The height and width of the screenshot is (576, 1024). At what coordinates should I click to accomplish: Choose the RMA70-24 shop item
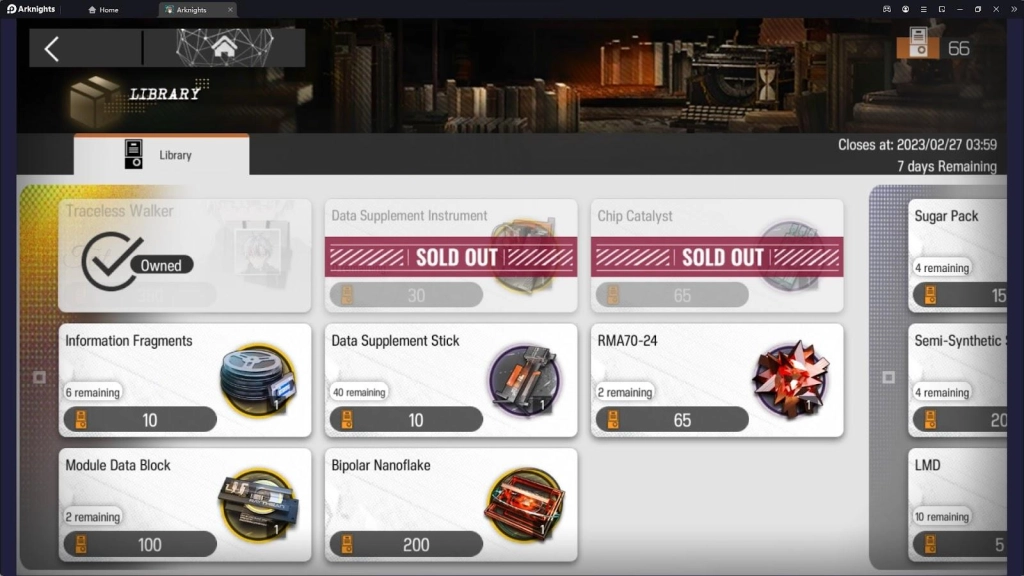pyautogui.click(x=716, y=380)
